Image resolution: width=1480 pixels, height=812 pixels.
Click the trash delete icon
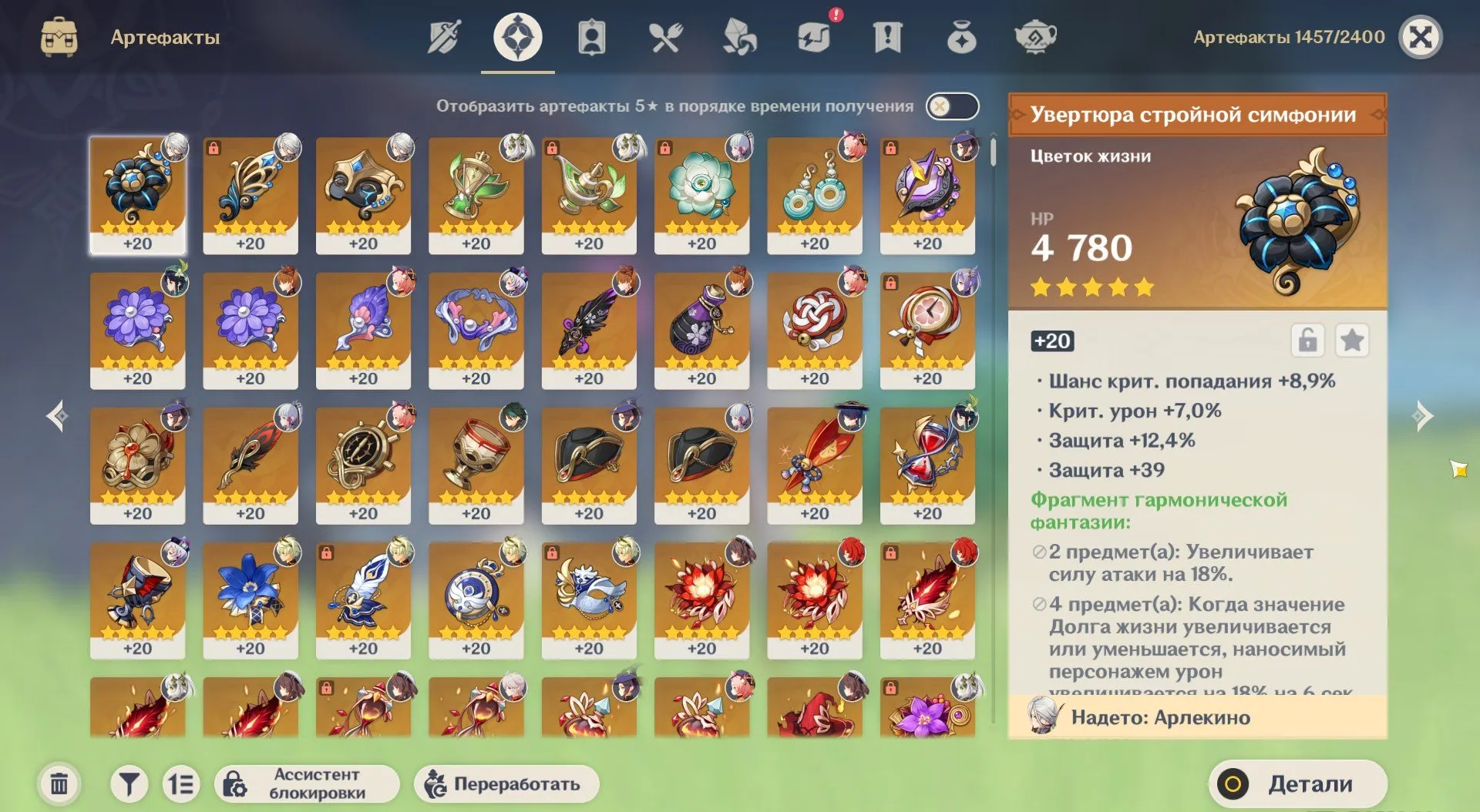(58, 783)
